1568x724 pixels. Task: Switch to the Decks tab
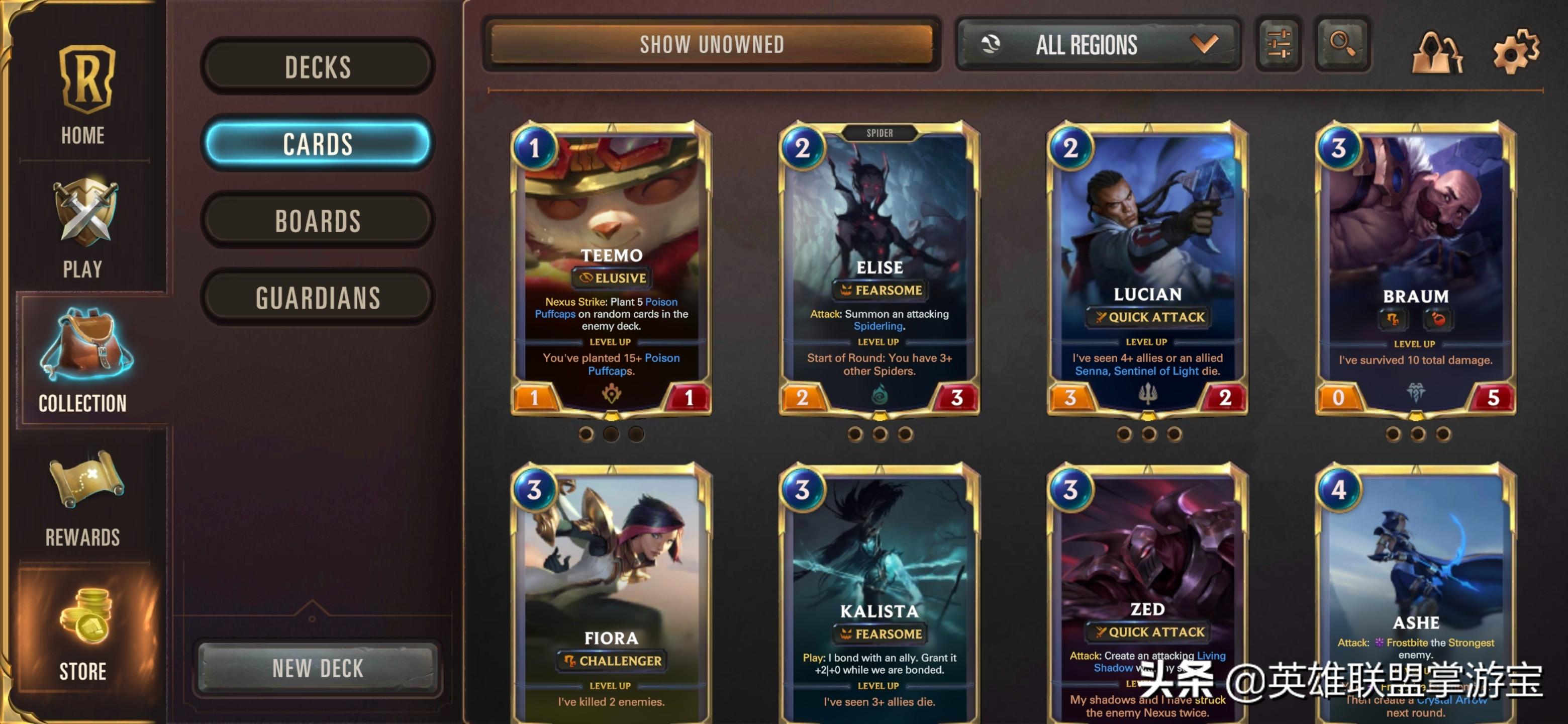click(x=318, y=66)
